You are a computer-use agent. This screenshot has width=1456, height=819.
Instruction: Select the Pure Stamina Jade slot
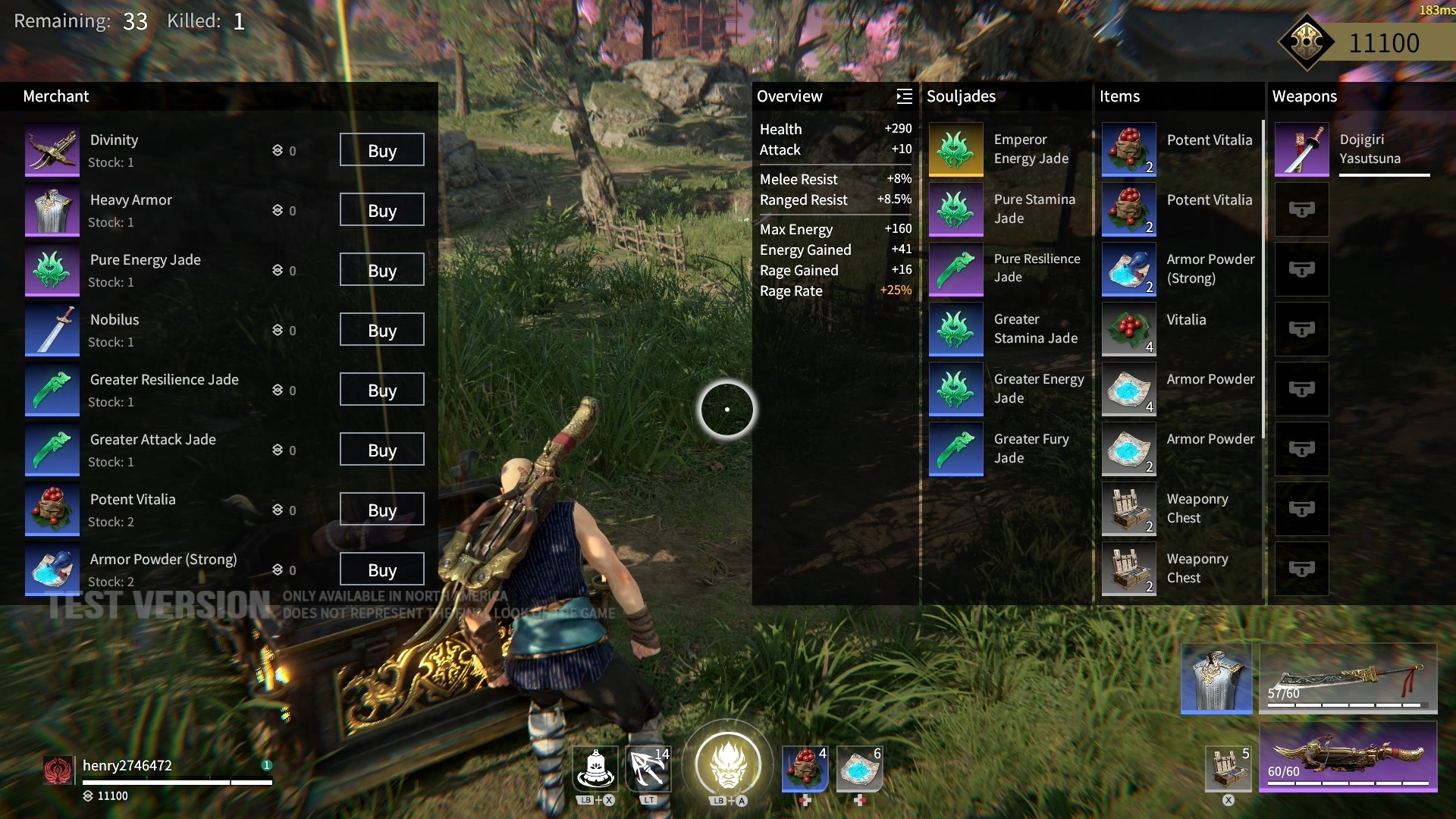[x=955, y=209]
